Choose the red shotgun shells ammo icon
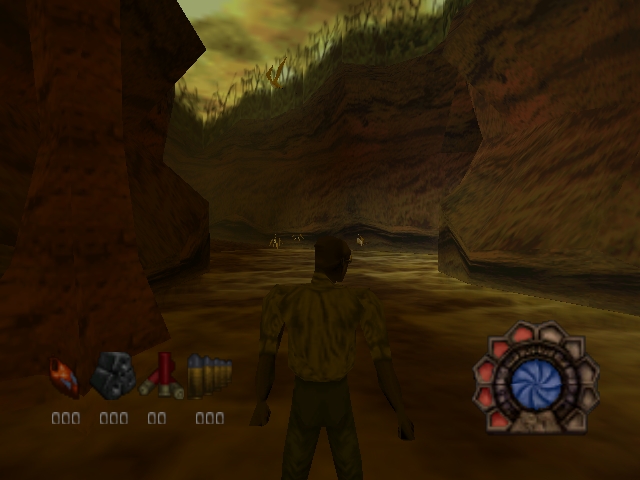The width and height of the screenshot is (640, 480). click(x=161, y=376)
